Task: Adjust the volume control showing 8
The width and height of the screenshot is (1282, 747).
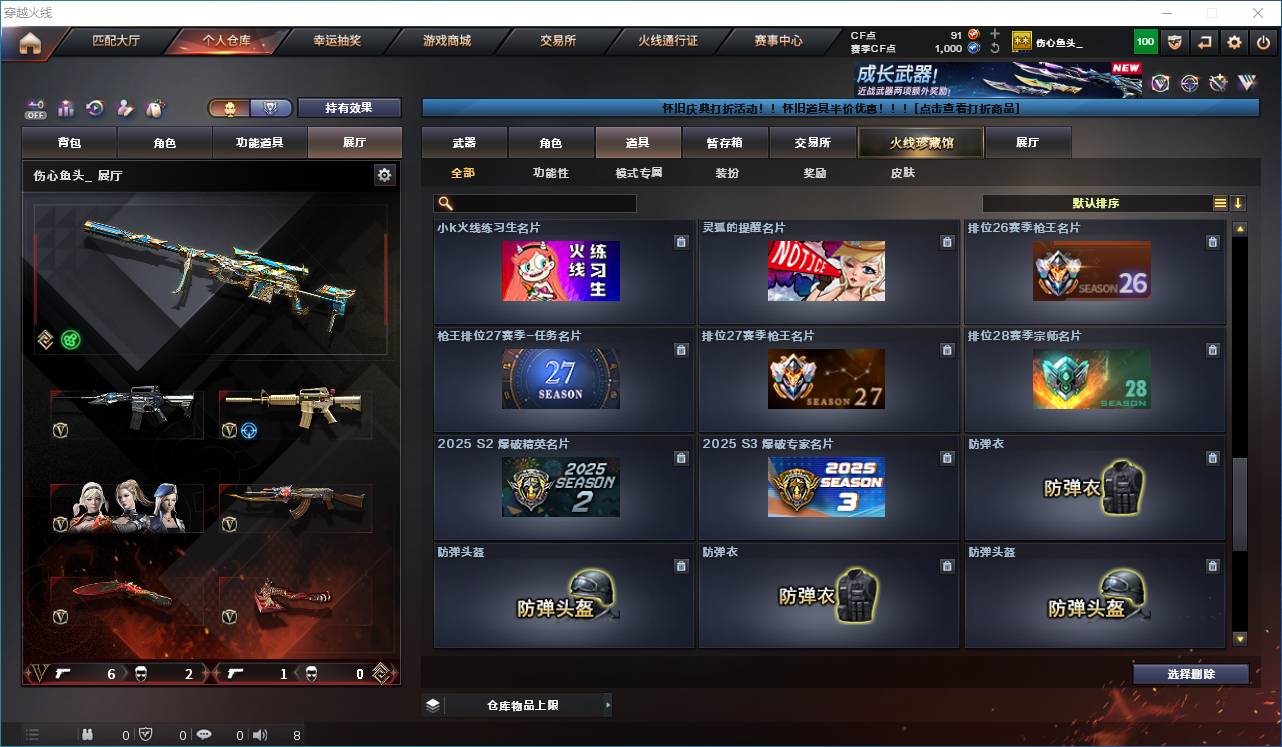Action: click(259, 734)
